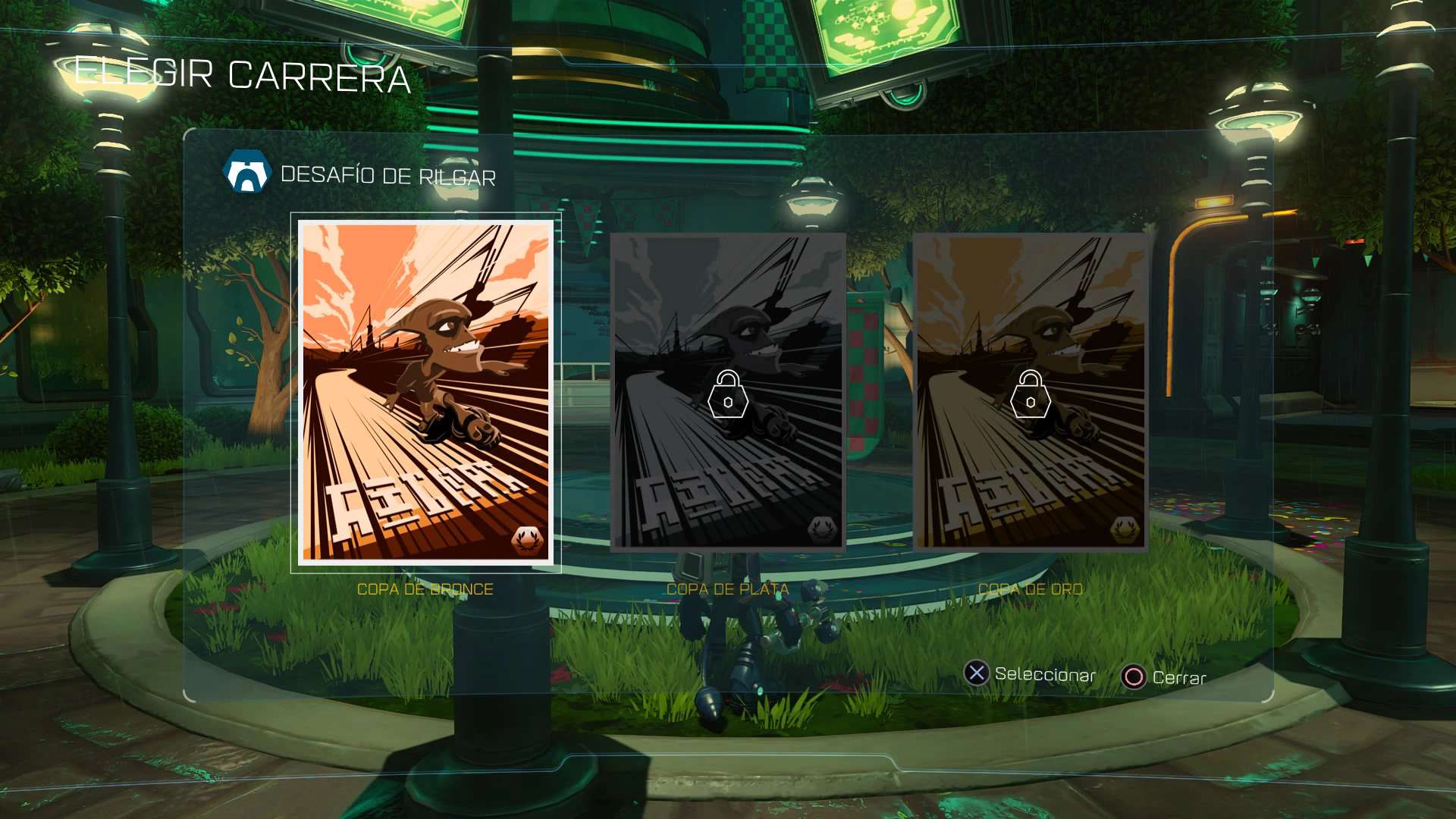Pick the locked Copa de Oro poster
1456x819 pixels.
coord(1030,391)
